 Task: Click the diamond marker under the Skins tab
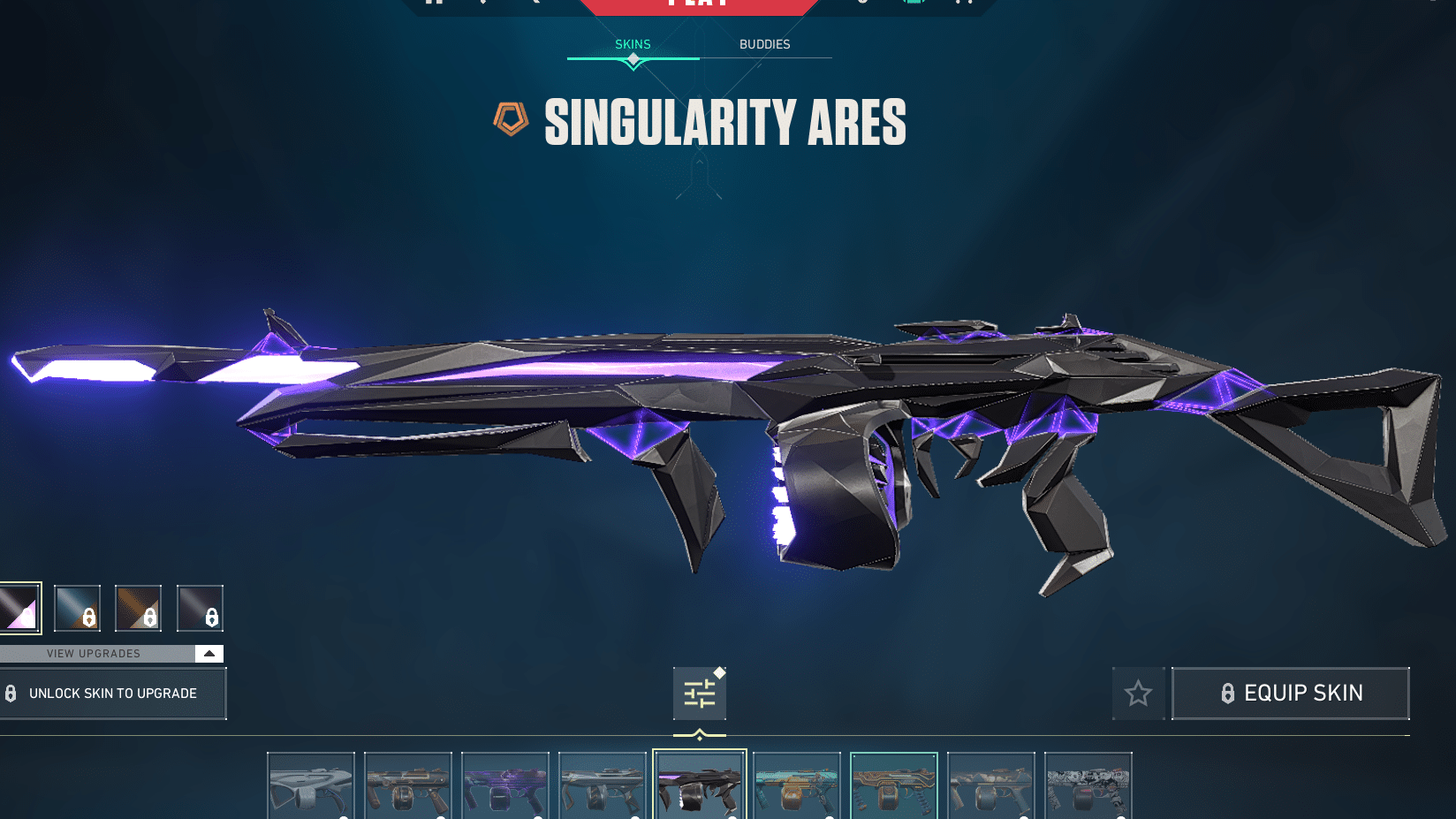(633, 60)
